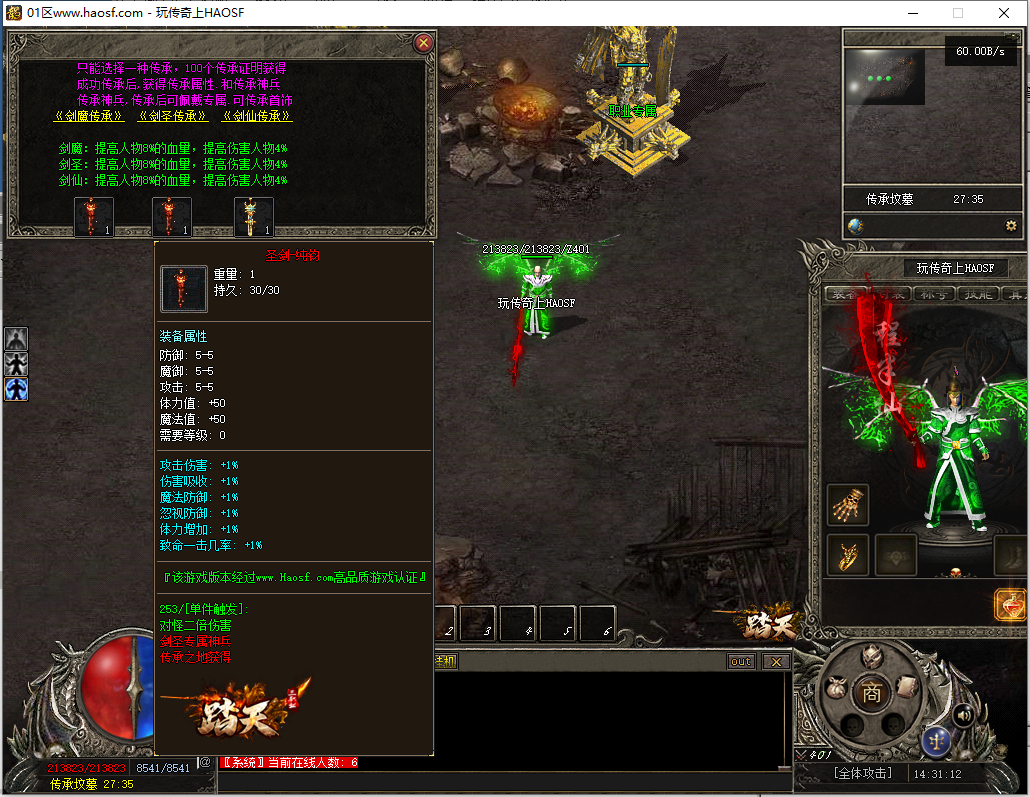Select the skeletal gold glove equipment slot
This screenshot has height=797, width=1030.
point(848,505)
